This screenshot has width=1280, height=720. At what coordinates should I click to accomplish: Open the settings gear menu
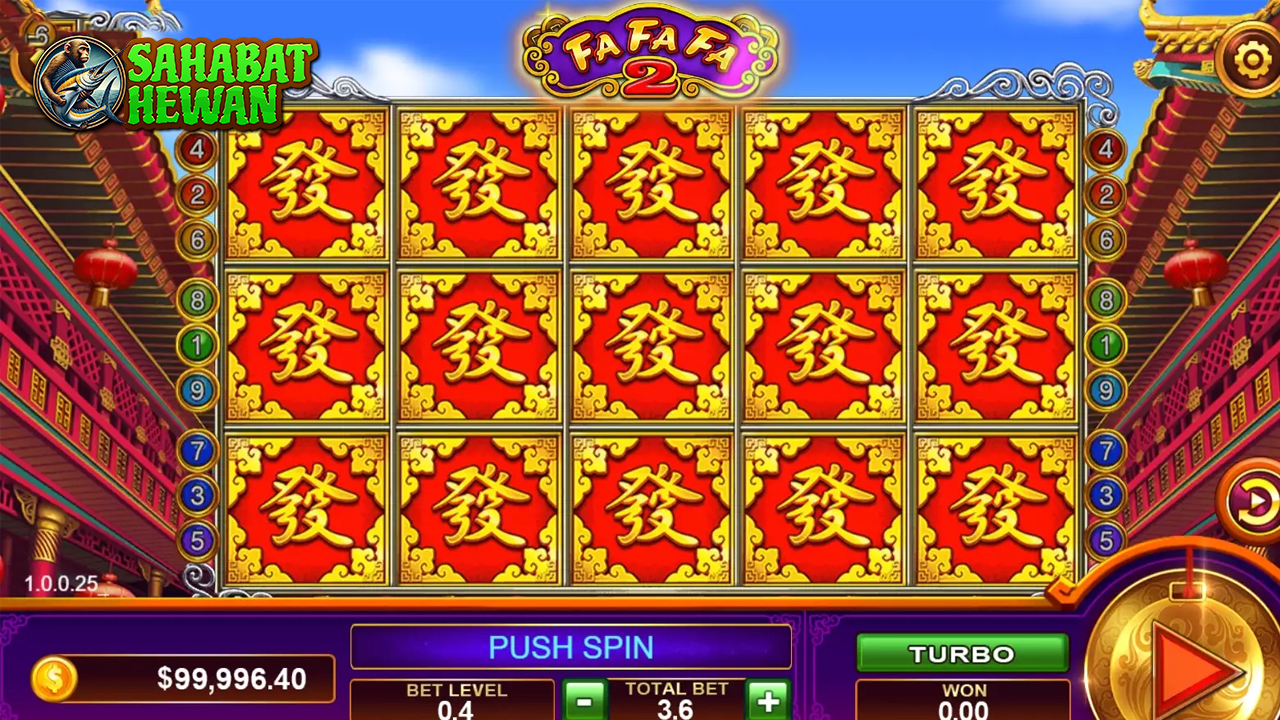1252,60
